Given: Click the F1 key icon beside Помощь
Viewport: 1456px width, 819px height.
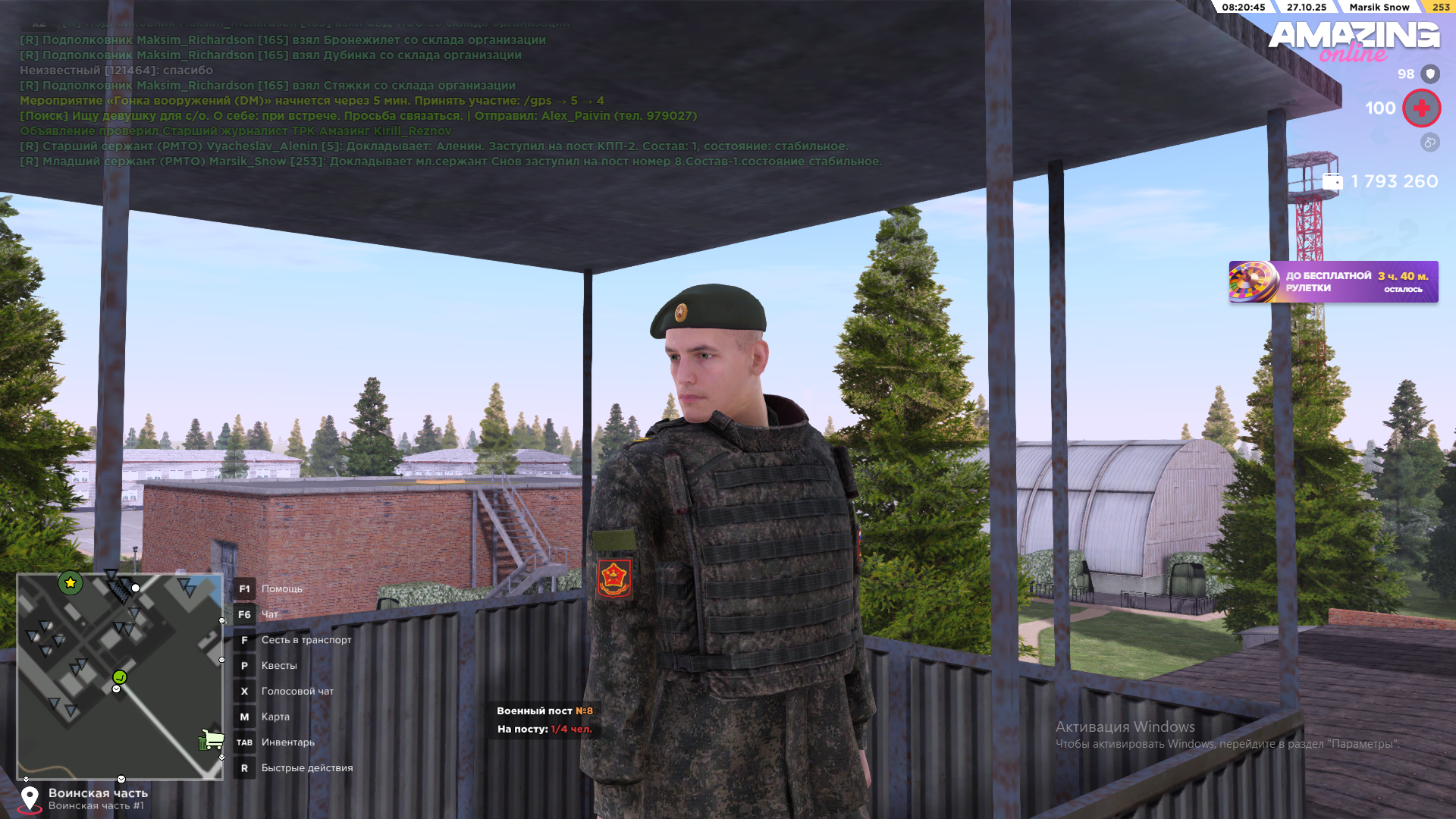Looking at the screenshot, I should [244, 588].
